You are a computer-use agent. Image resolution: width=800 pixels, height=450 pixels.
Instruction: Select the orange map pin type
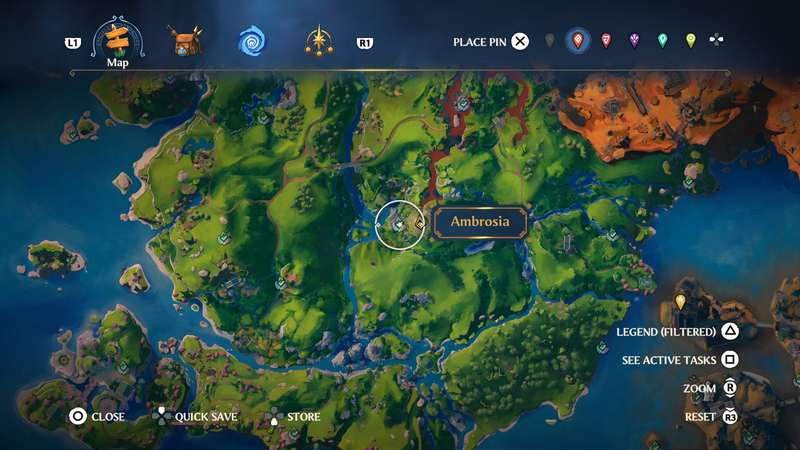click(x=577, y=41)
